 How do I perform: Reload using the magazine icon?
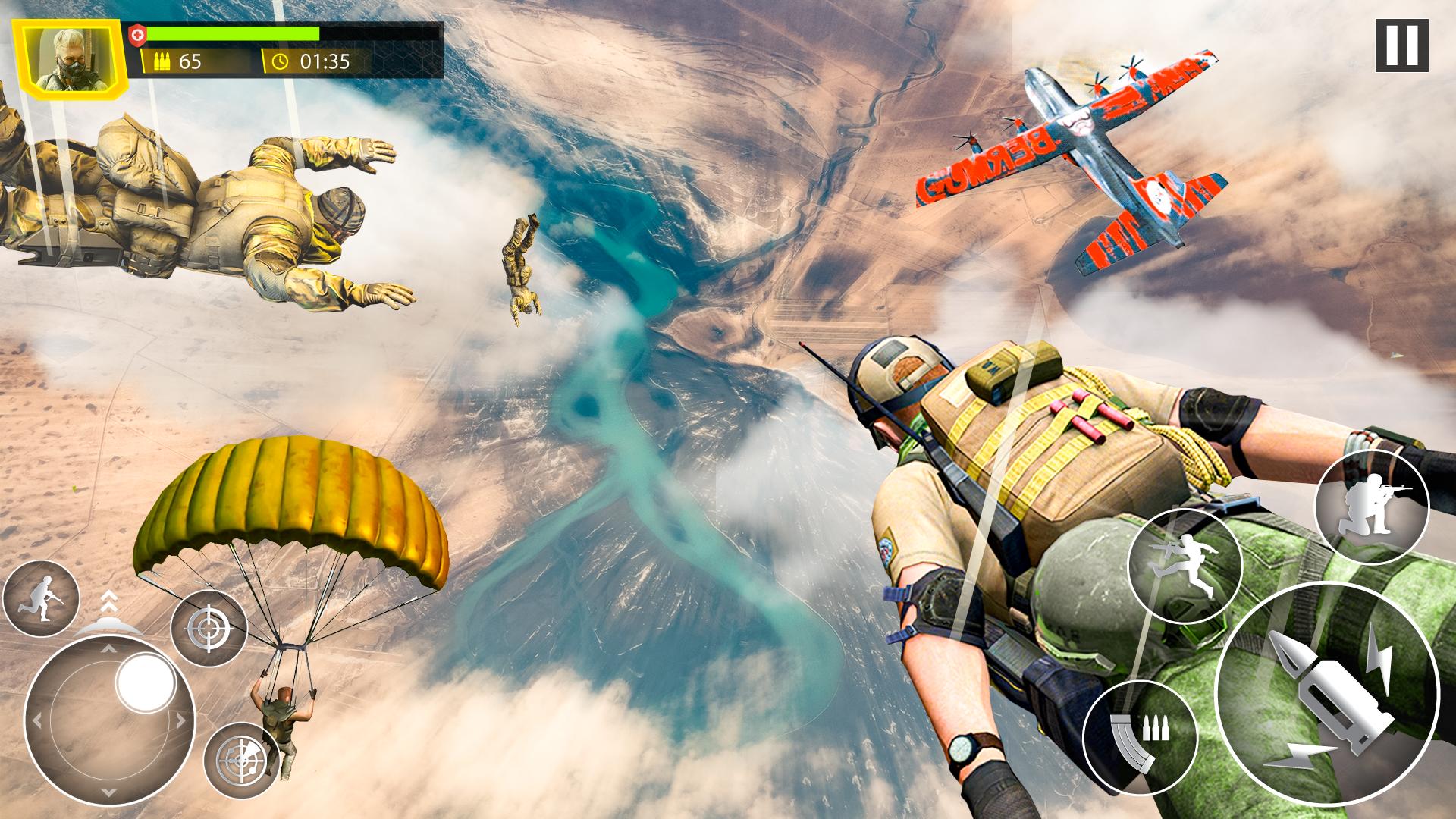(1140, 736)
